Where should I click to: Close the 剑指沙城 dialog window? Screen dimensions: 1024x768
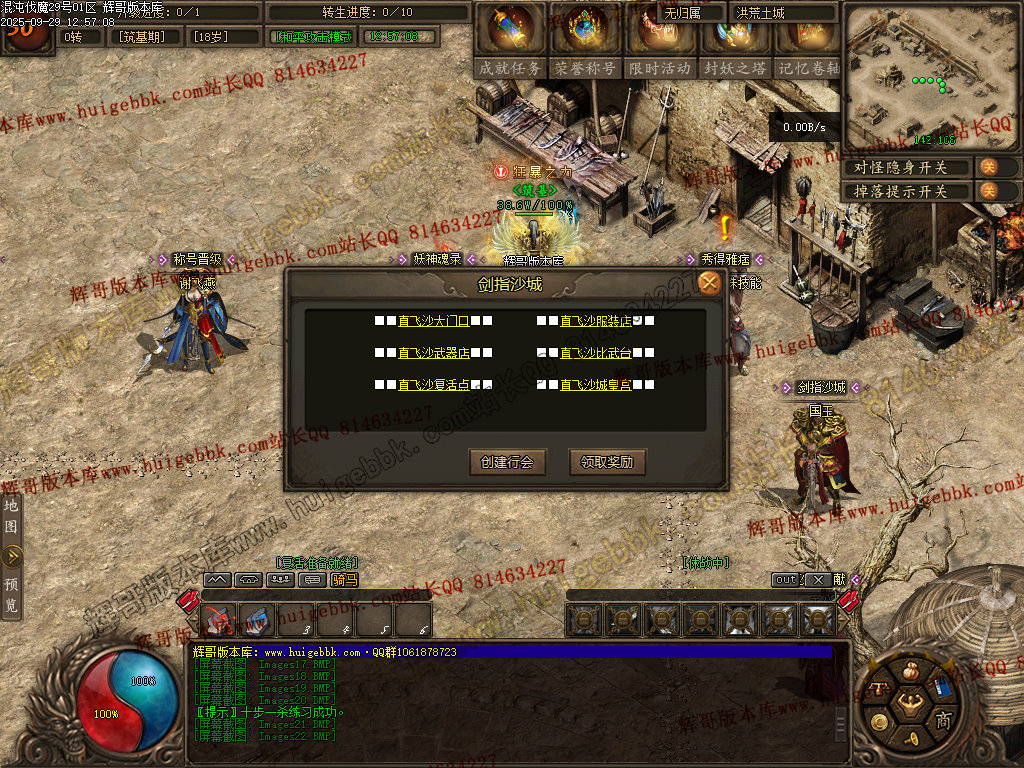(x=709, y=284)
